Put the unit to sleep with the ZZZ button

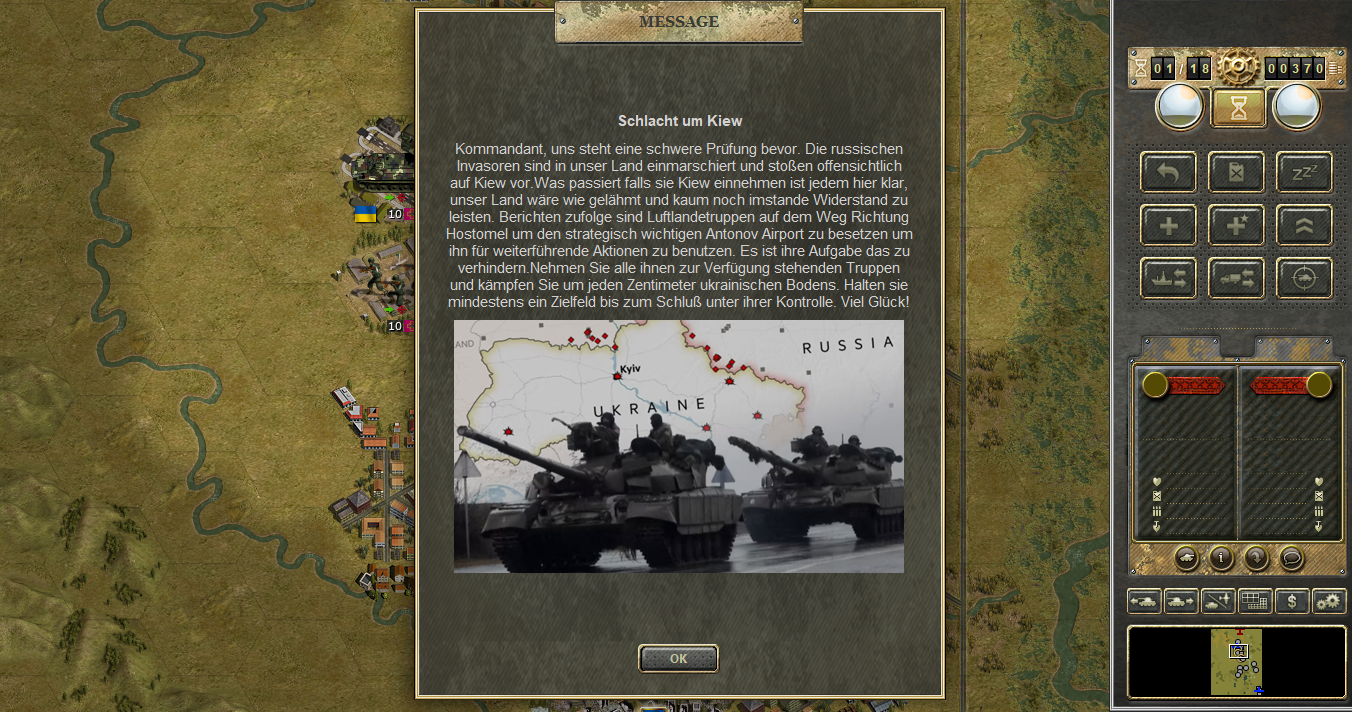(1304, 172)
